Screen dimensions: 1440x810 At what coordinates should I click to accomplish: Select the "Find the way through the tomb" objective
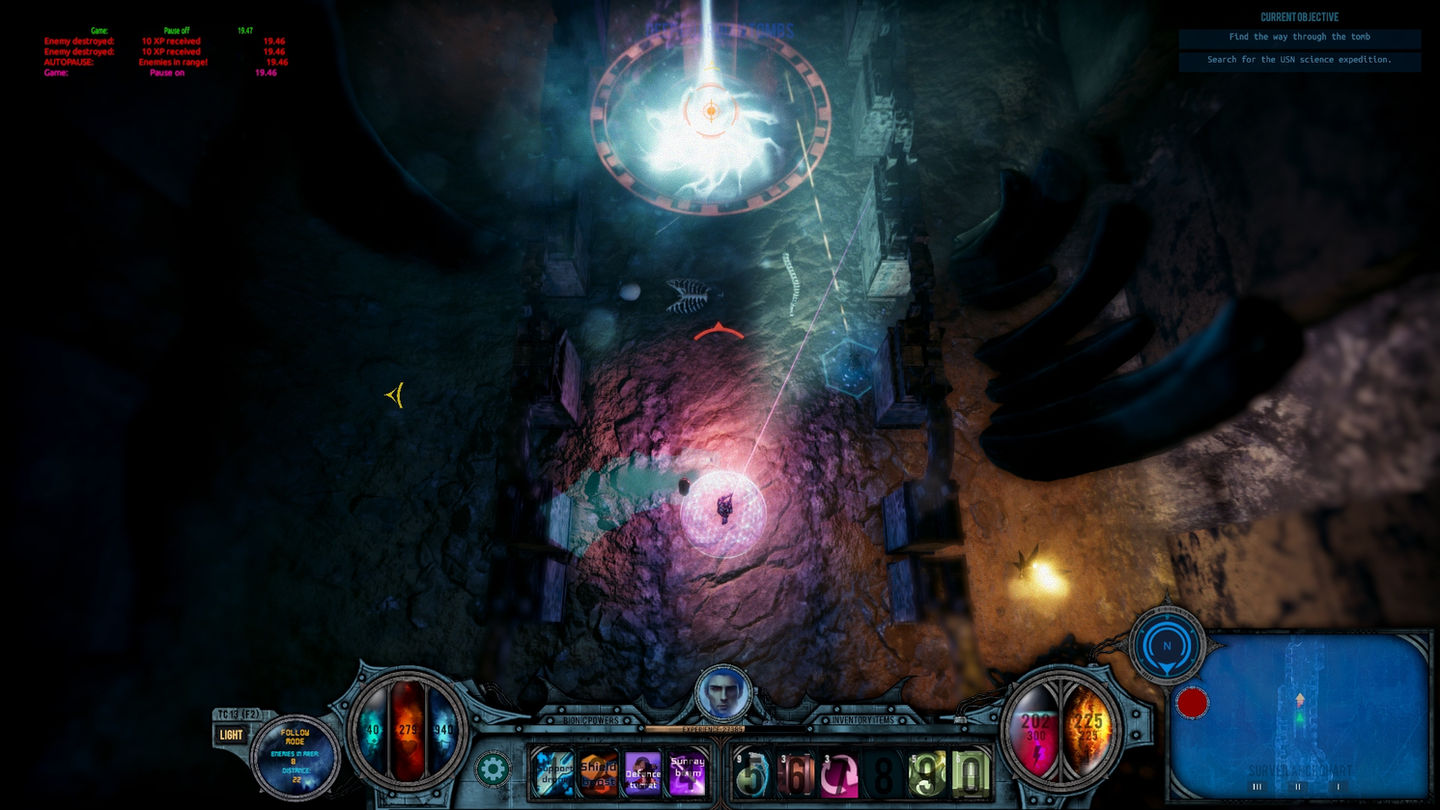point(1299,37)
